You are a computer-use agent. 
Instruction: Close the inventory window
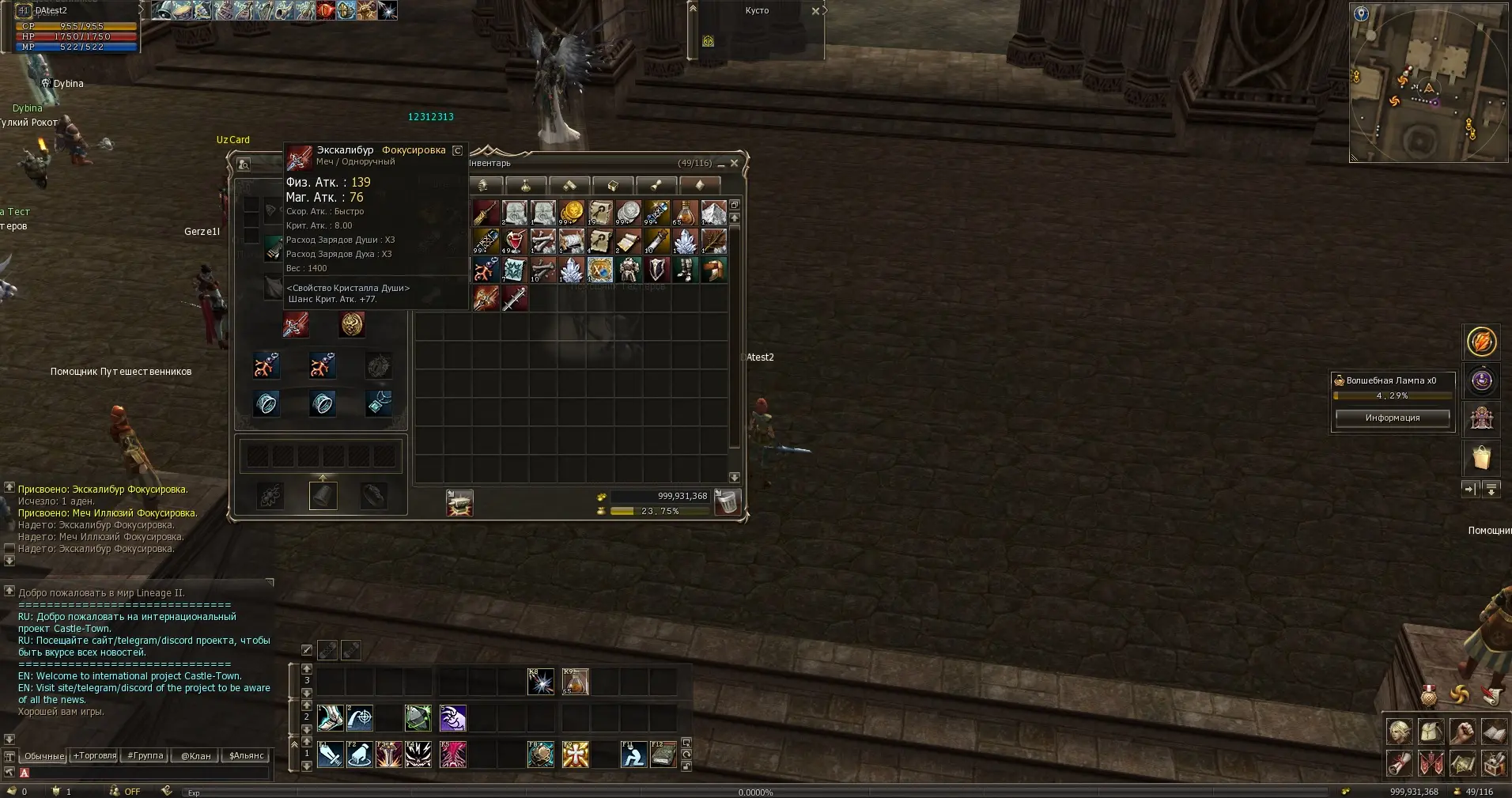[734, 163]
